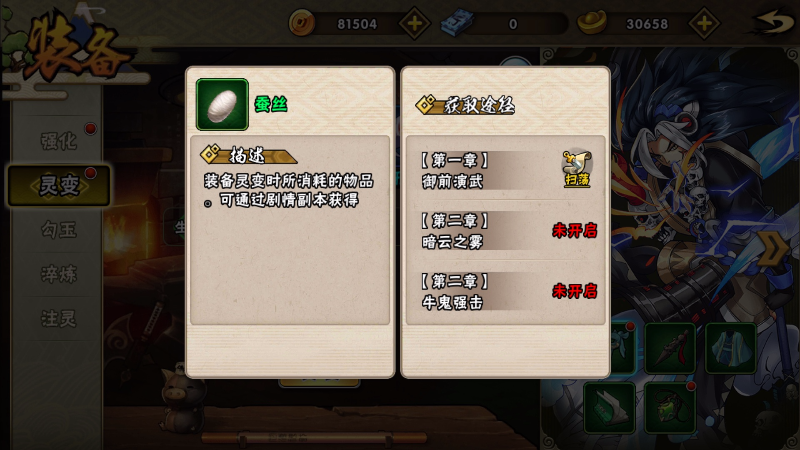This screenshot has width=800, height=450.
Task: Click the 蚕丝 silk item icon
Action: tap(222, 104)
